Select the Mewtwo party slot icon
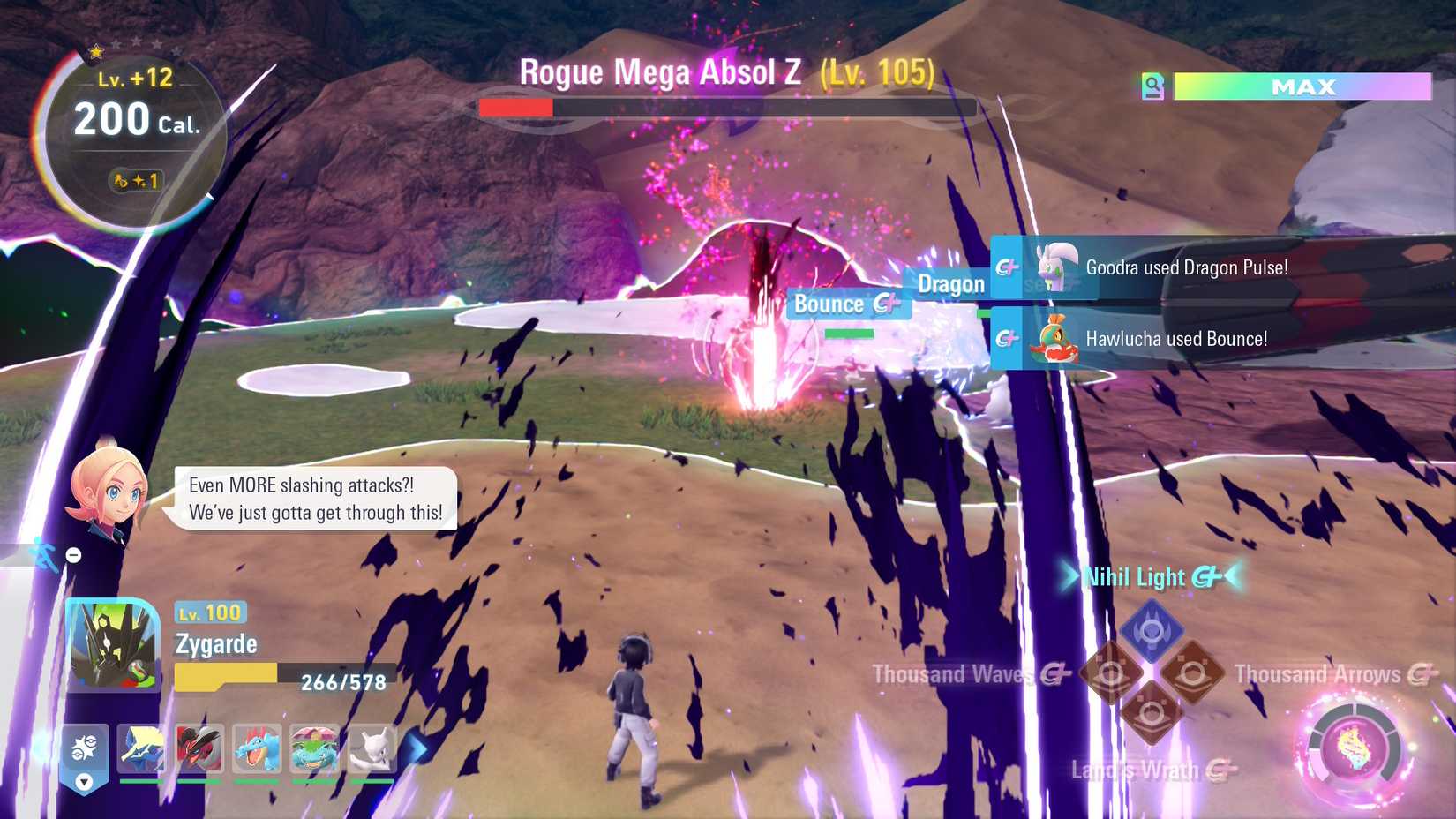 coord(372,748)
